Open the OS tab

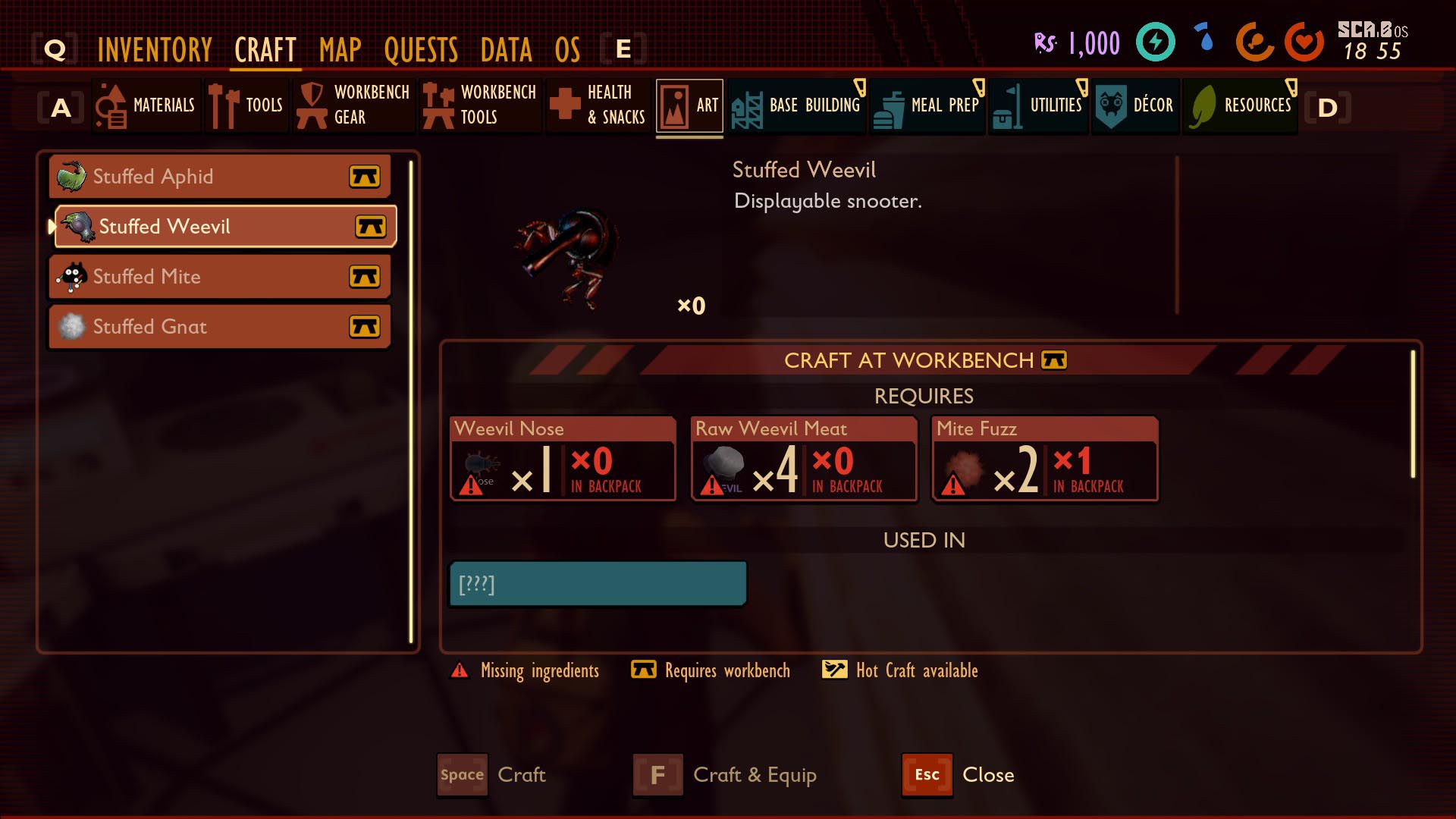(567, 50)
